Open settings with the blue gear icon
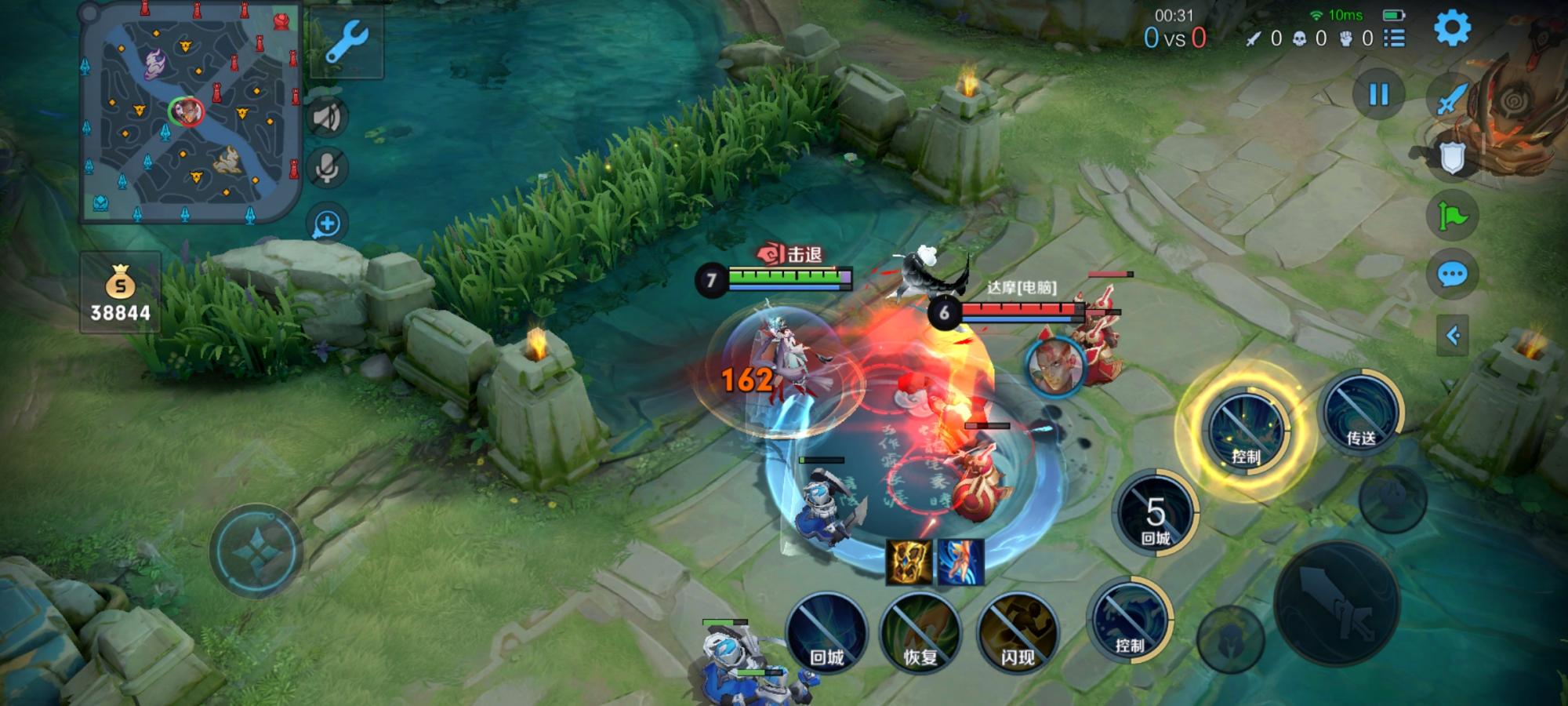The image size is (1568, 706). coord(1452,29)
